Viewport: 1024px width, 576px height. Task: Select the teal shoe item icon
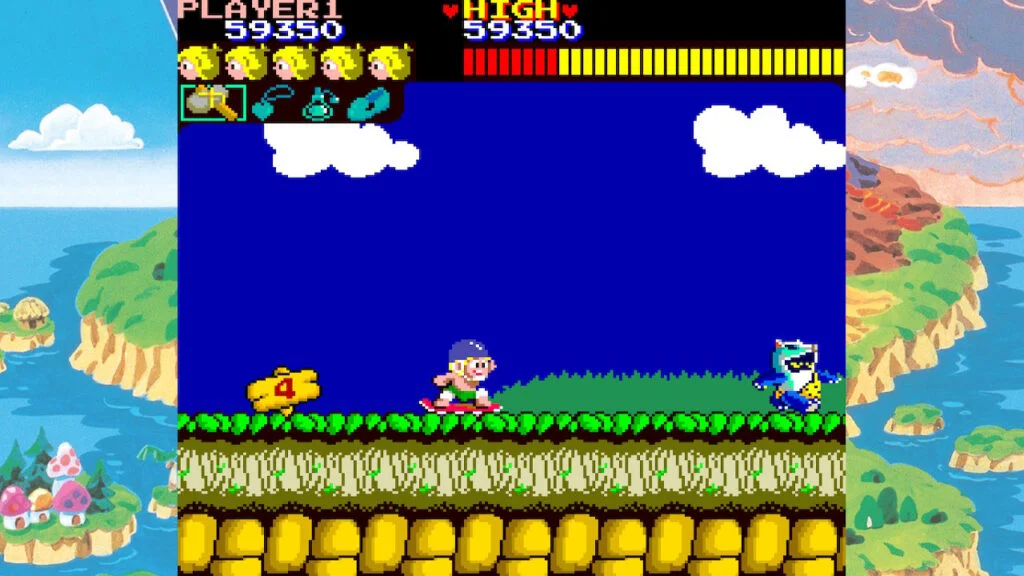click(368, 104)
